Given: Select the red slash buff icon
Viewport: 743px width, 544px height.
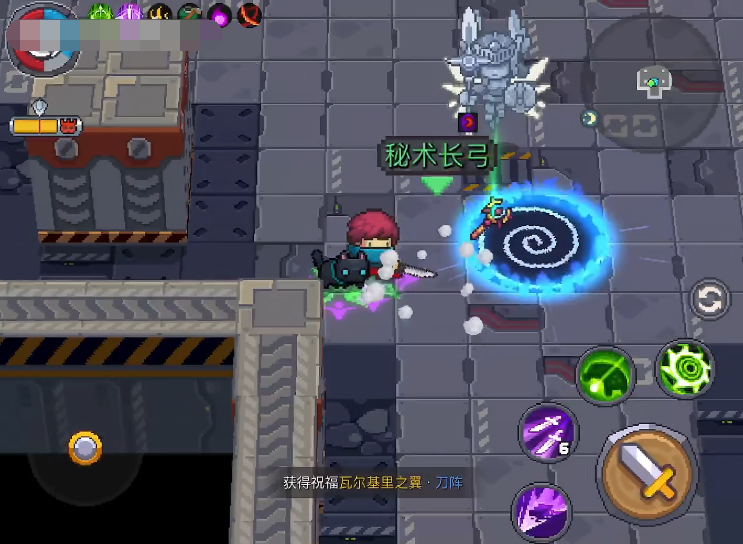Looking at the screenshot, I should tap(248, 14).
